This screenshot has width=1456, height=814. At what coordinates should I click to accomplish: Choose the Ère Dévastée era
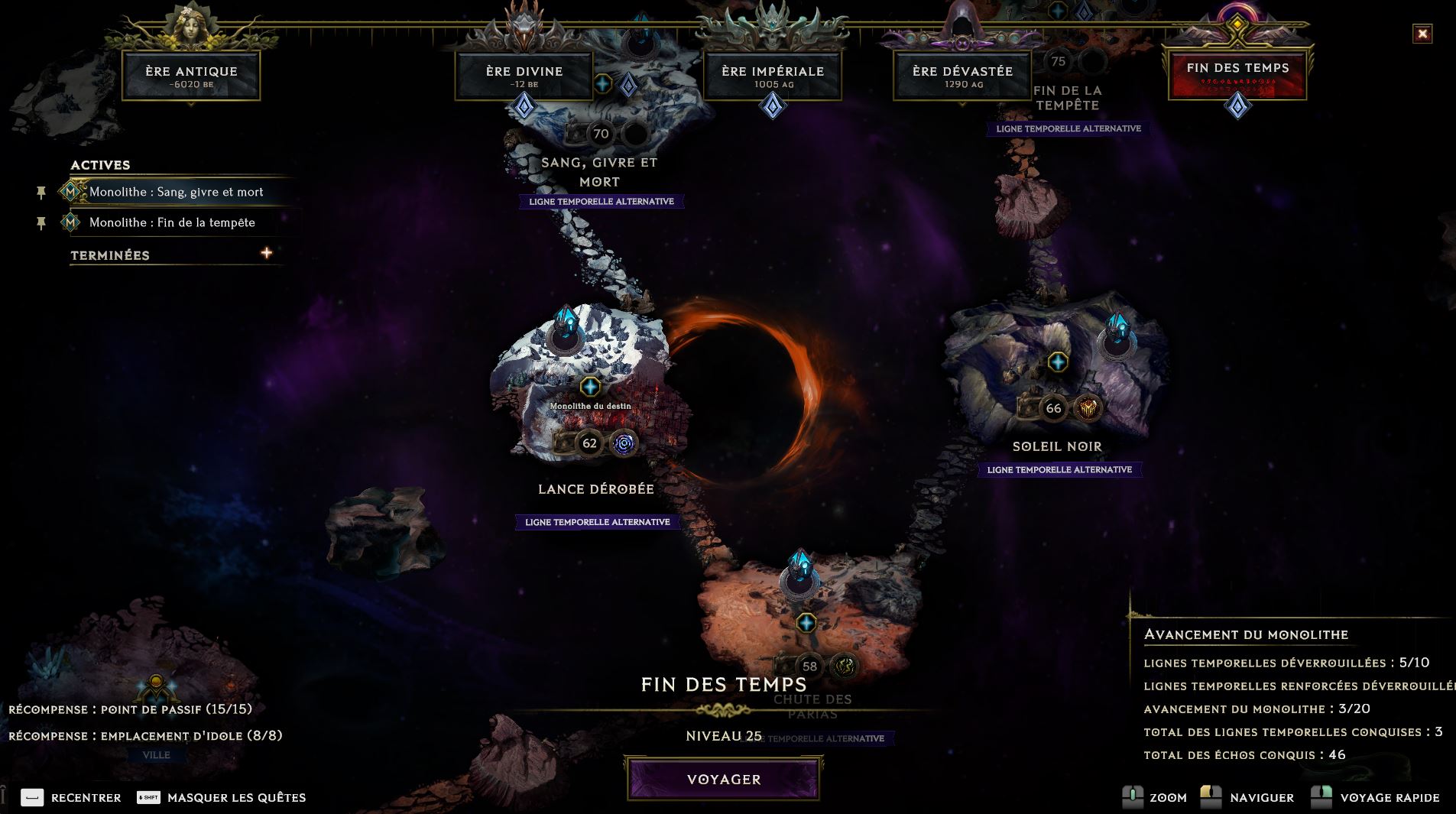coord(962,76)
